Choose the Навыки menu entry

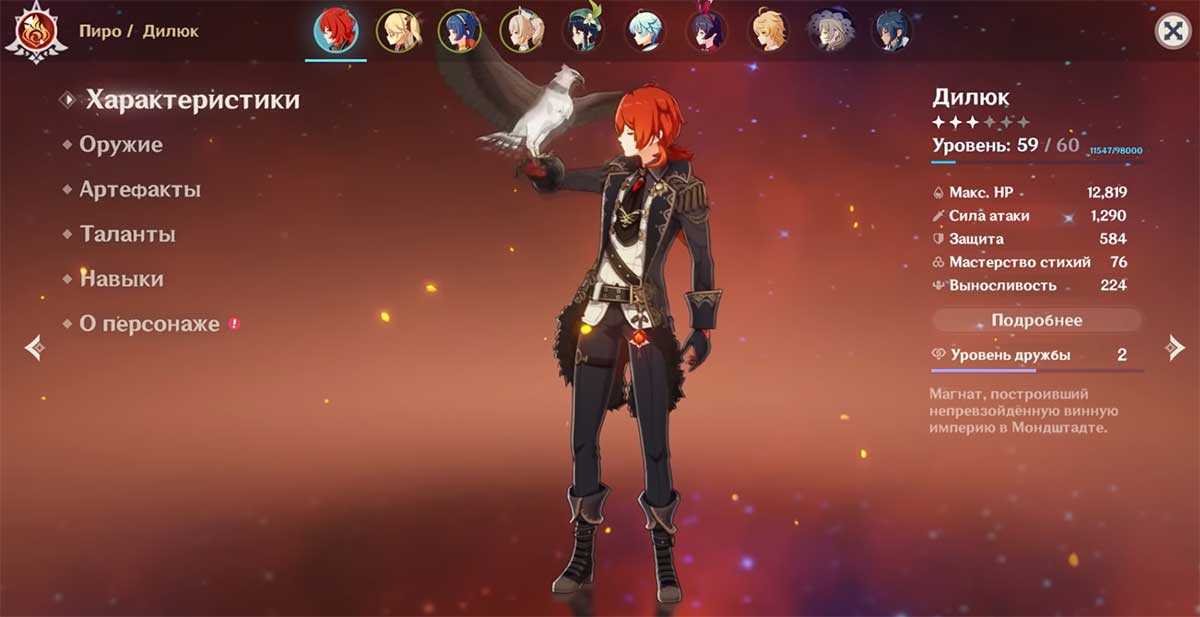pos(121,280)
